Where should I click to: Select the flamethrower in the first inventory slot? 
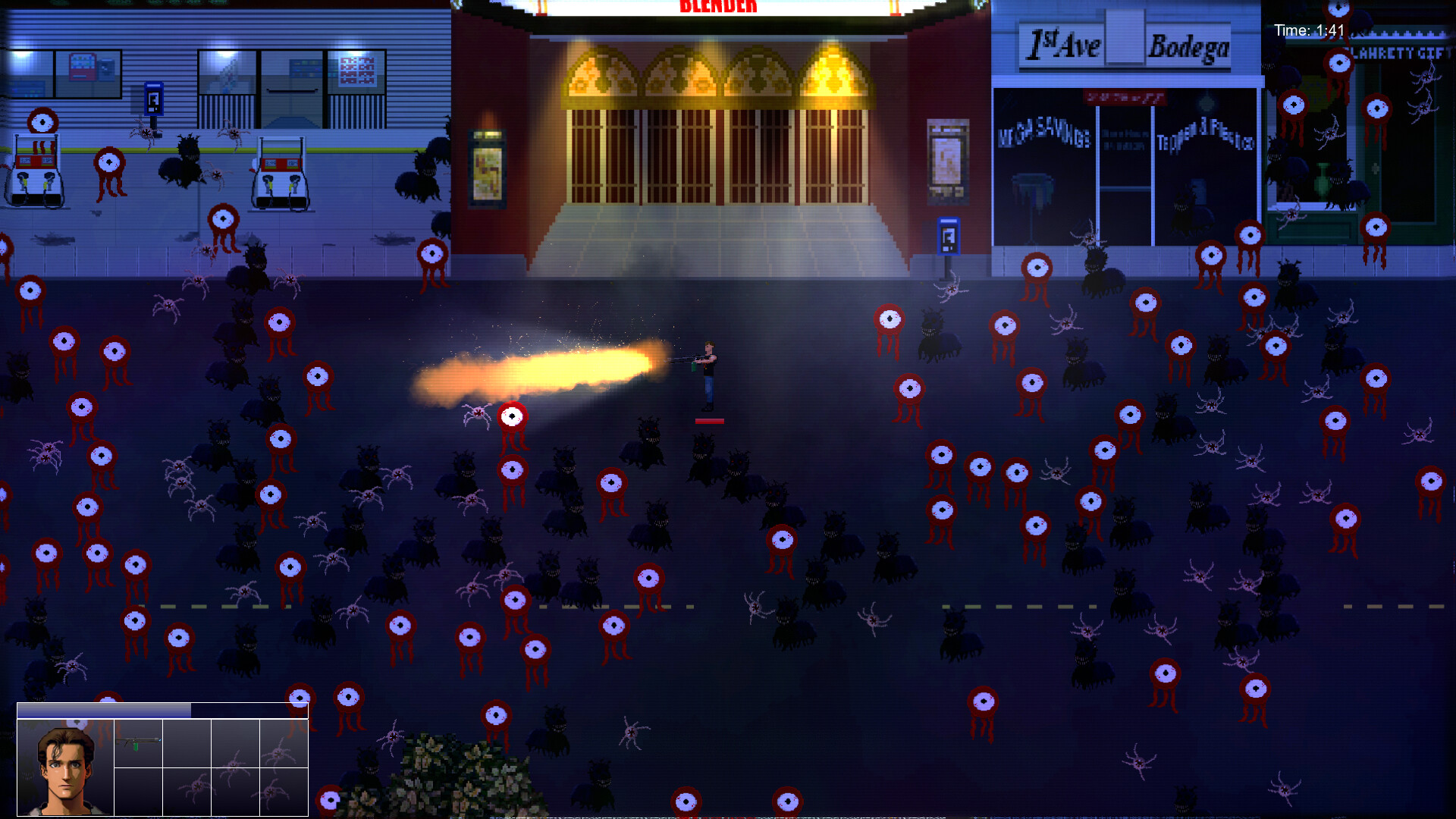point(139,744)
